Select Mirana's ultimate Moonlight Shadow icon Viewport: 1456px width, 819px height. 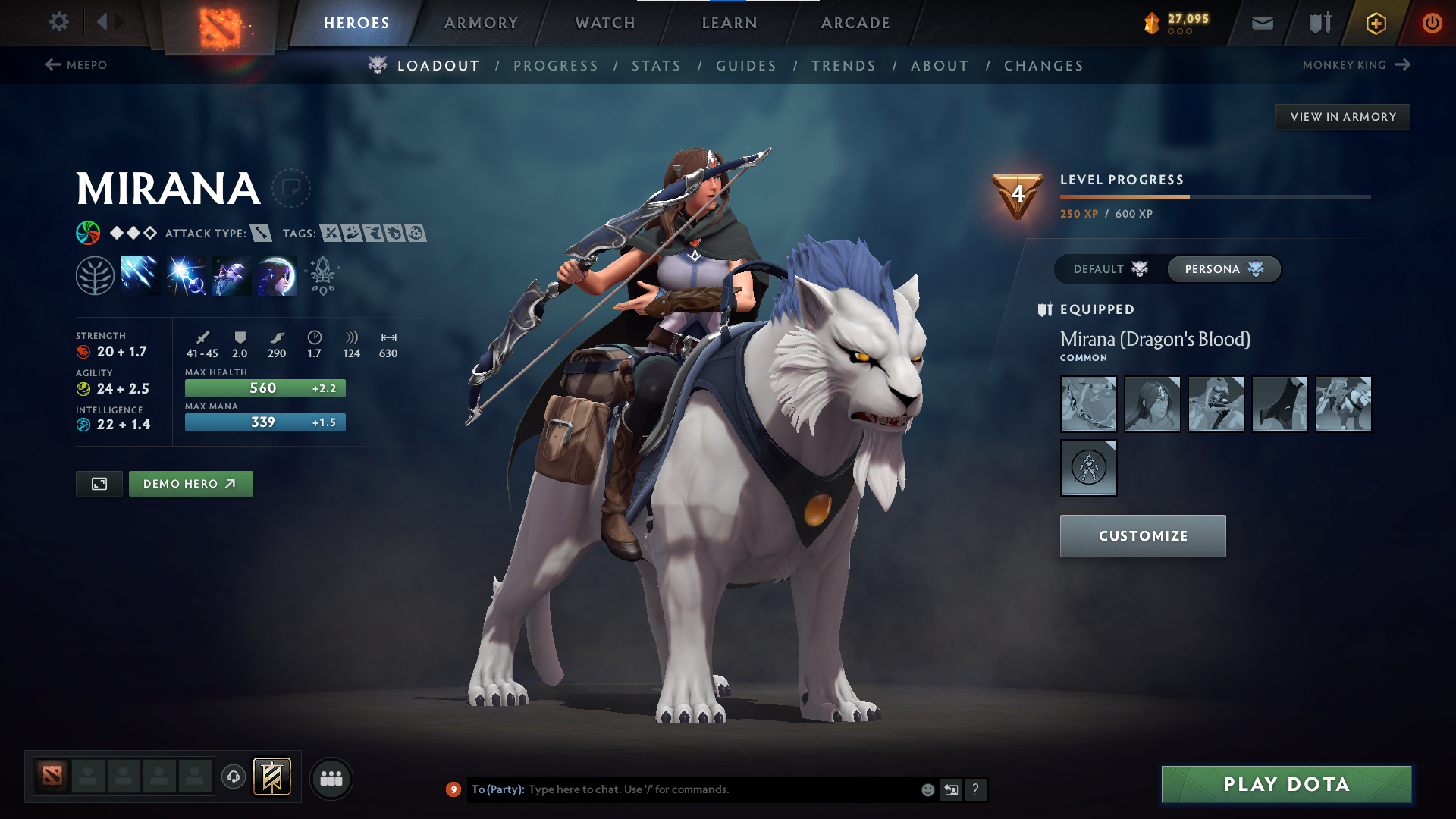[276, 275]
